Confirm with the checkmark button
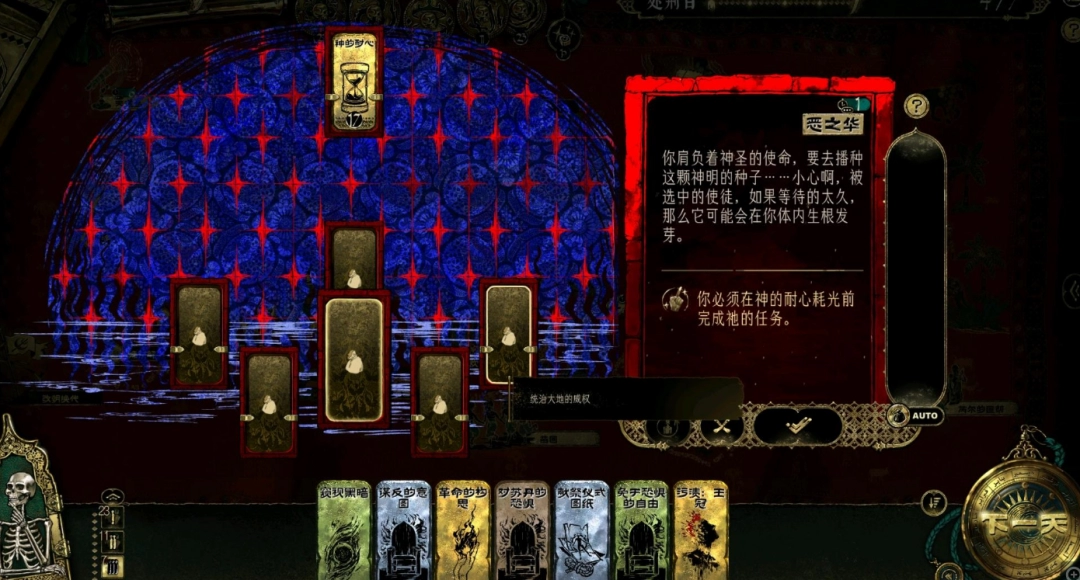Screen dimensions: 1080x580 pos(797,426)
